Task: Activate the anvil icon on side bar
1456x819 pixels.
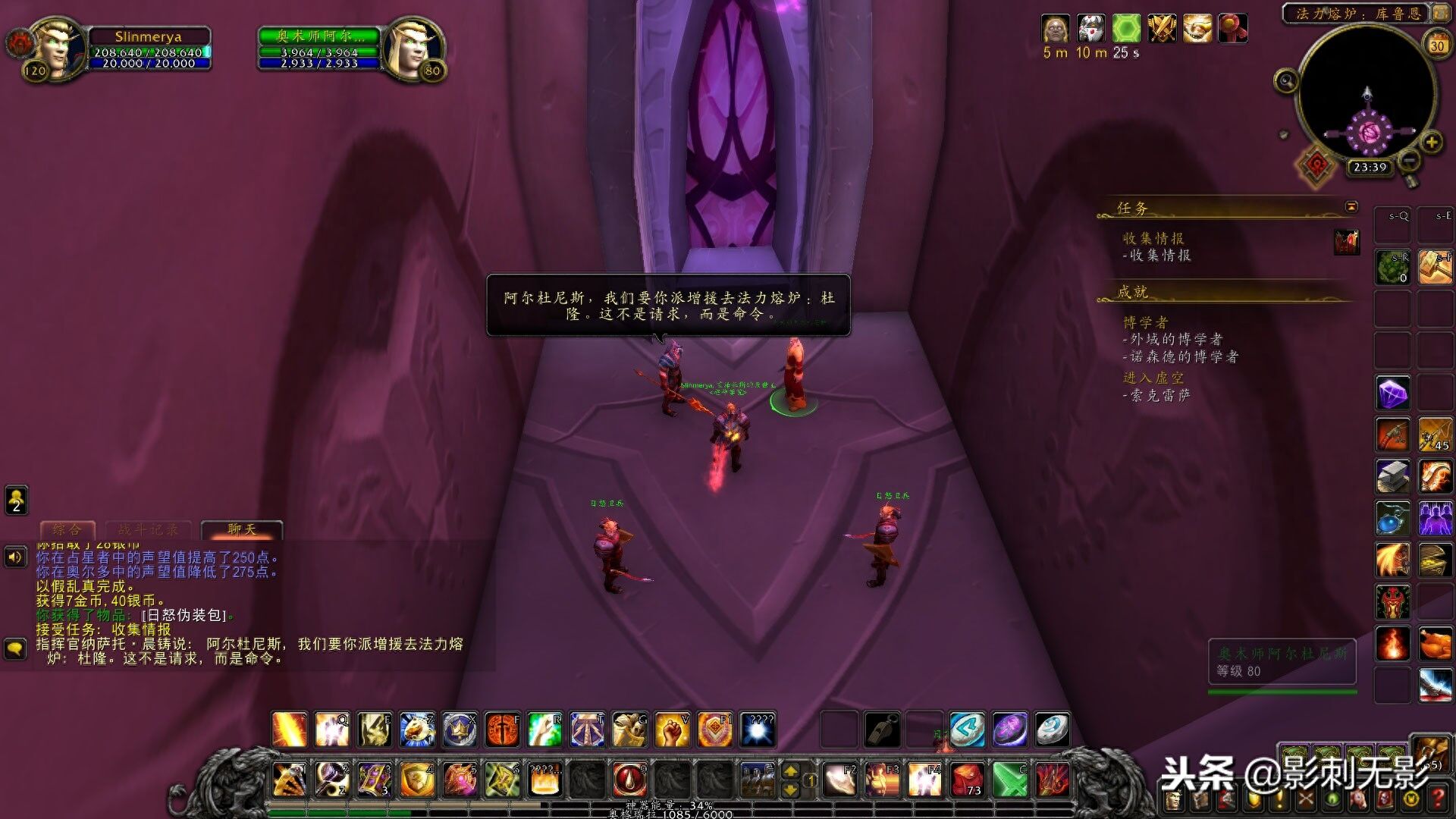Action: 1393,477
